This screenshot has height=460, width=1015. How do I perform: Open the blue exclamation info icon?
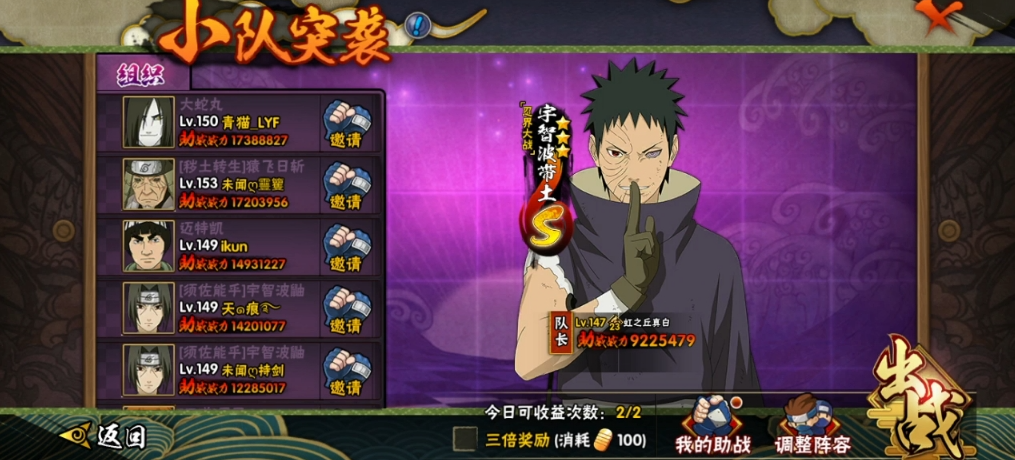point(418,24)
